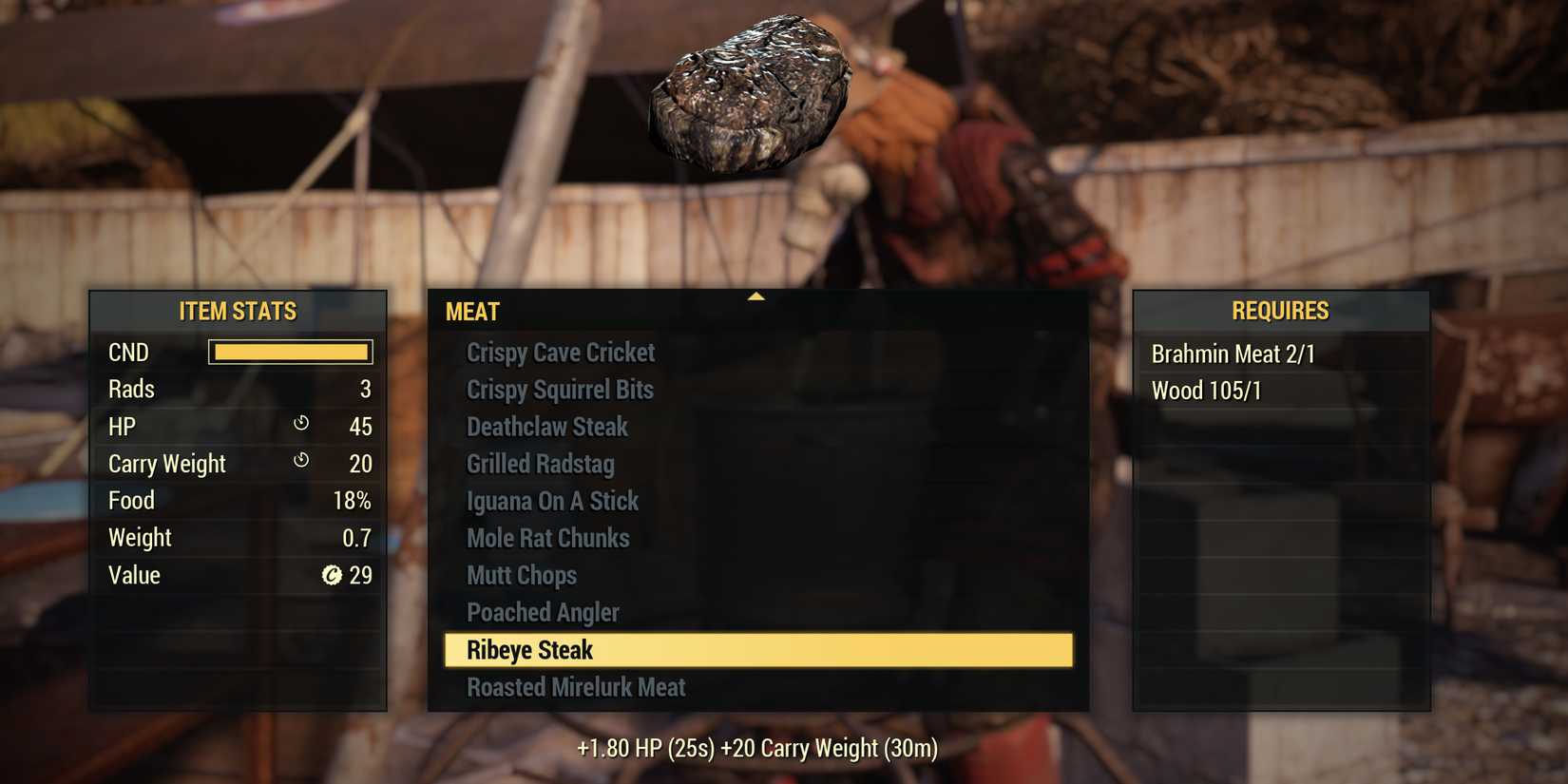This screenshot has width=1568, height=784.
Task: Click the bottle cap icon beside Value
Action: (x=330, y=574)
